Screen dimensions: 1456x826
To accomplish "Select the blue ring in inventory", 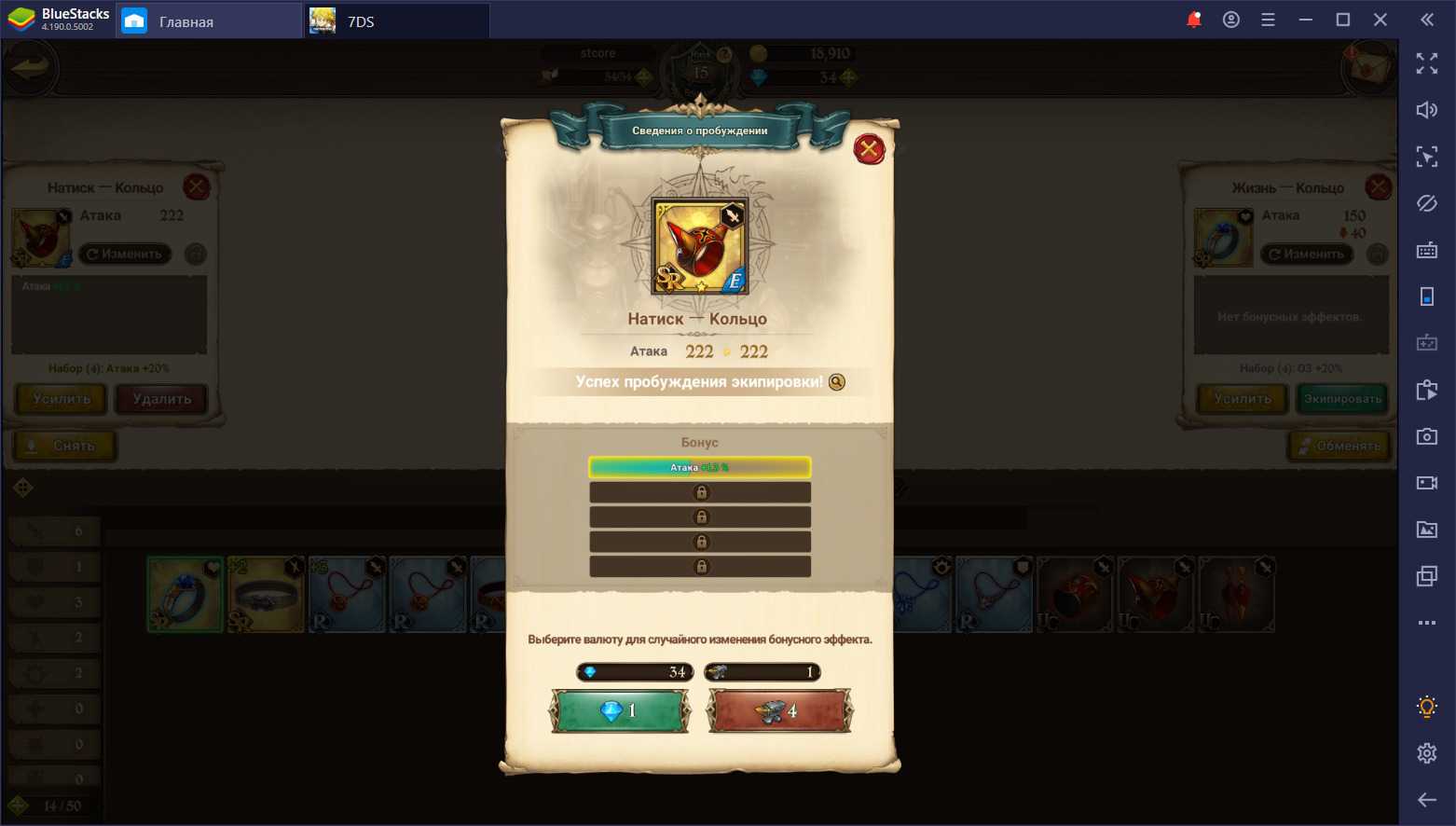I will pos(185,595).
